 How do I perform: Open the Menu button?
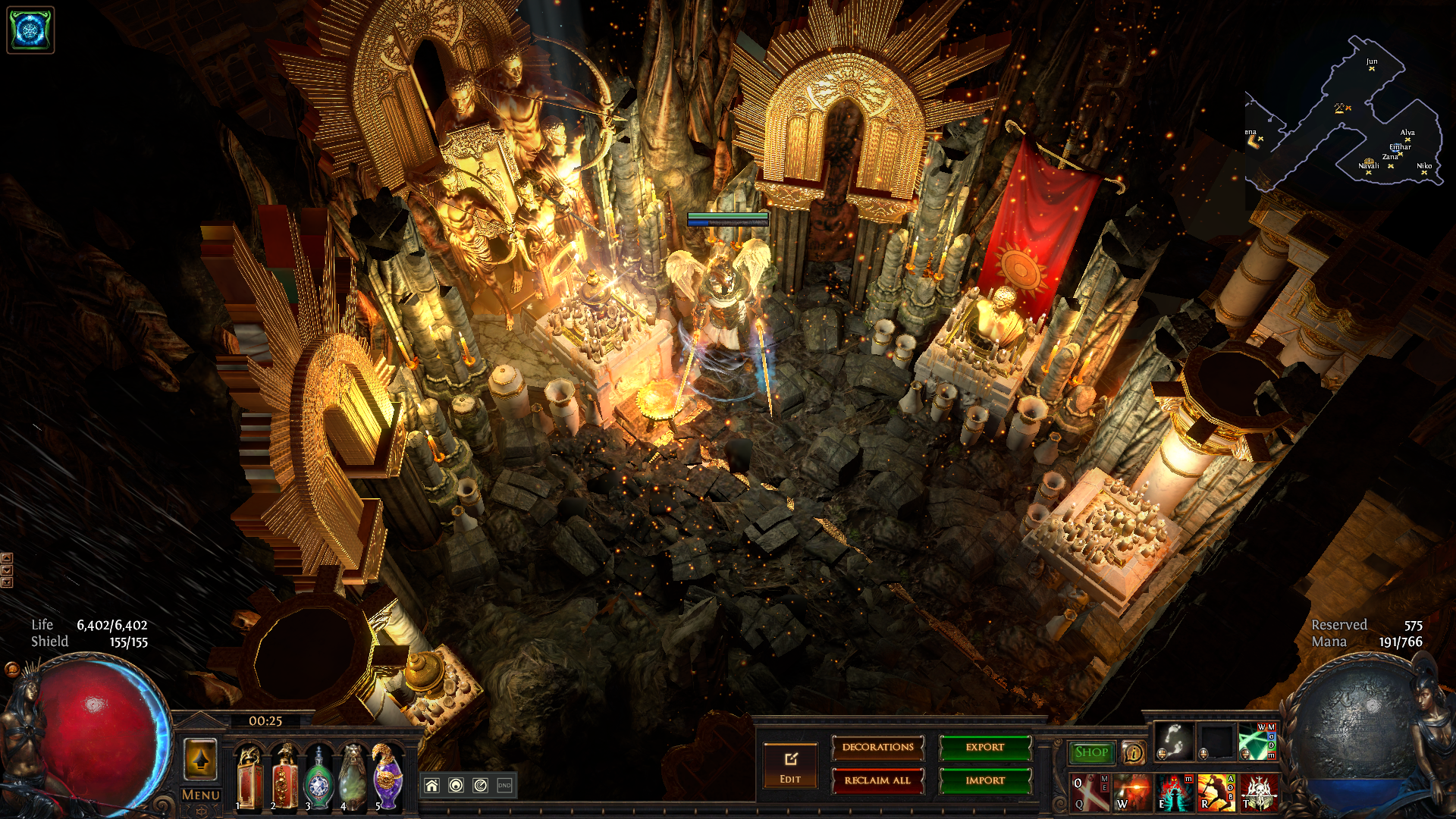pyautogui.click(x=201, y=795)
